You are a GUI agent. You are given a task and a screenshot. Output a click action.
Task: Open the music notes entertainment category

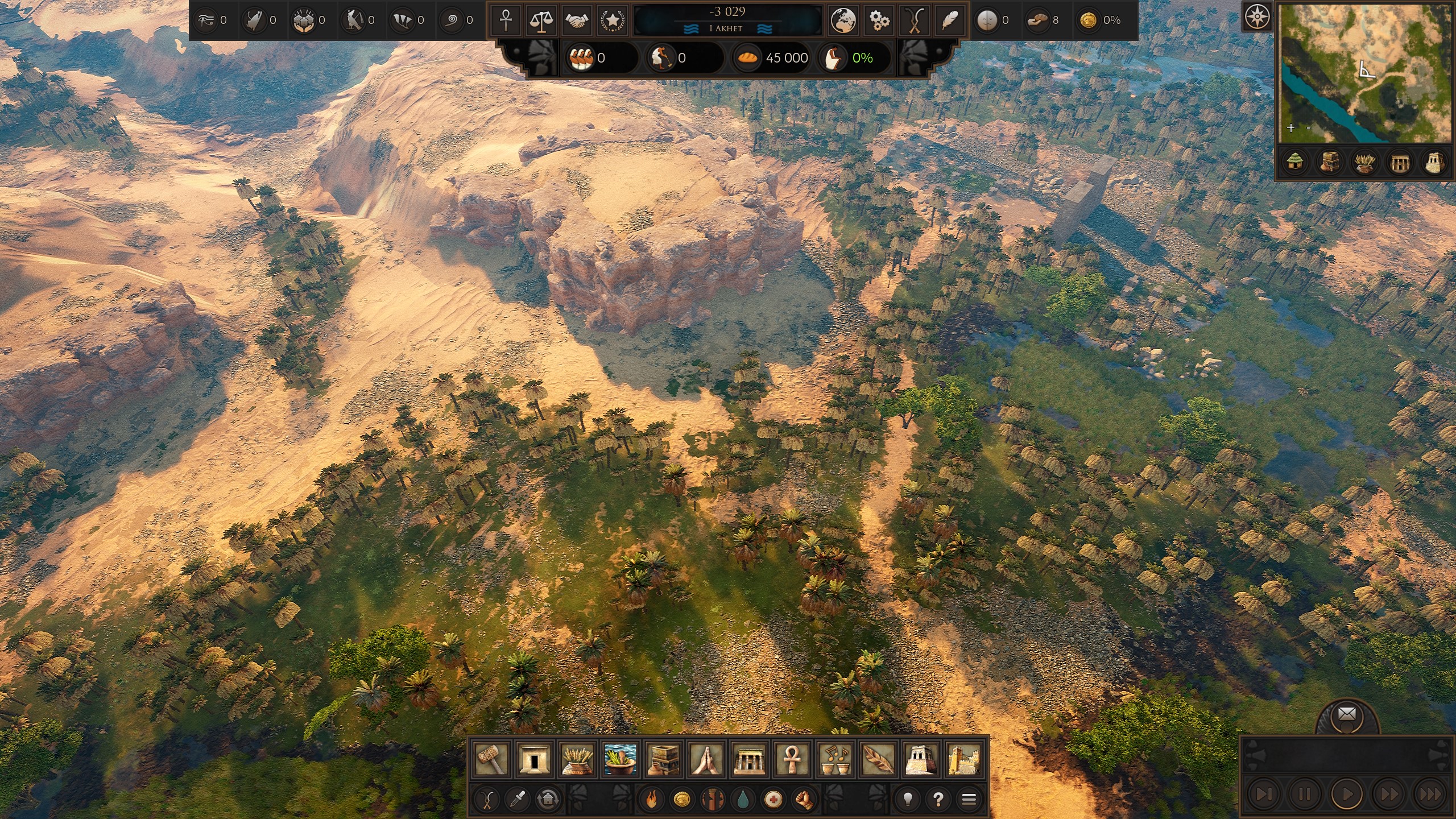point(835,759)
